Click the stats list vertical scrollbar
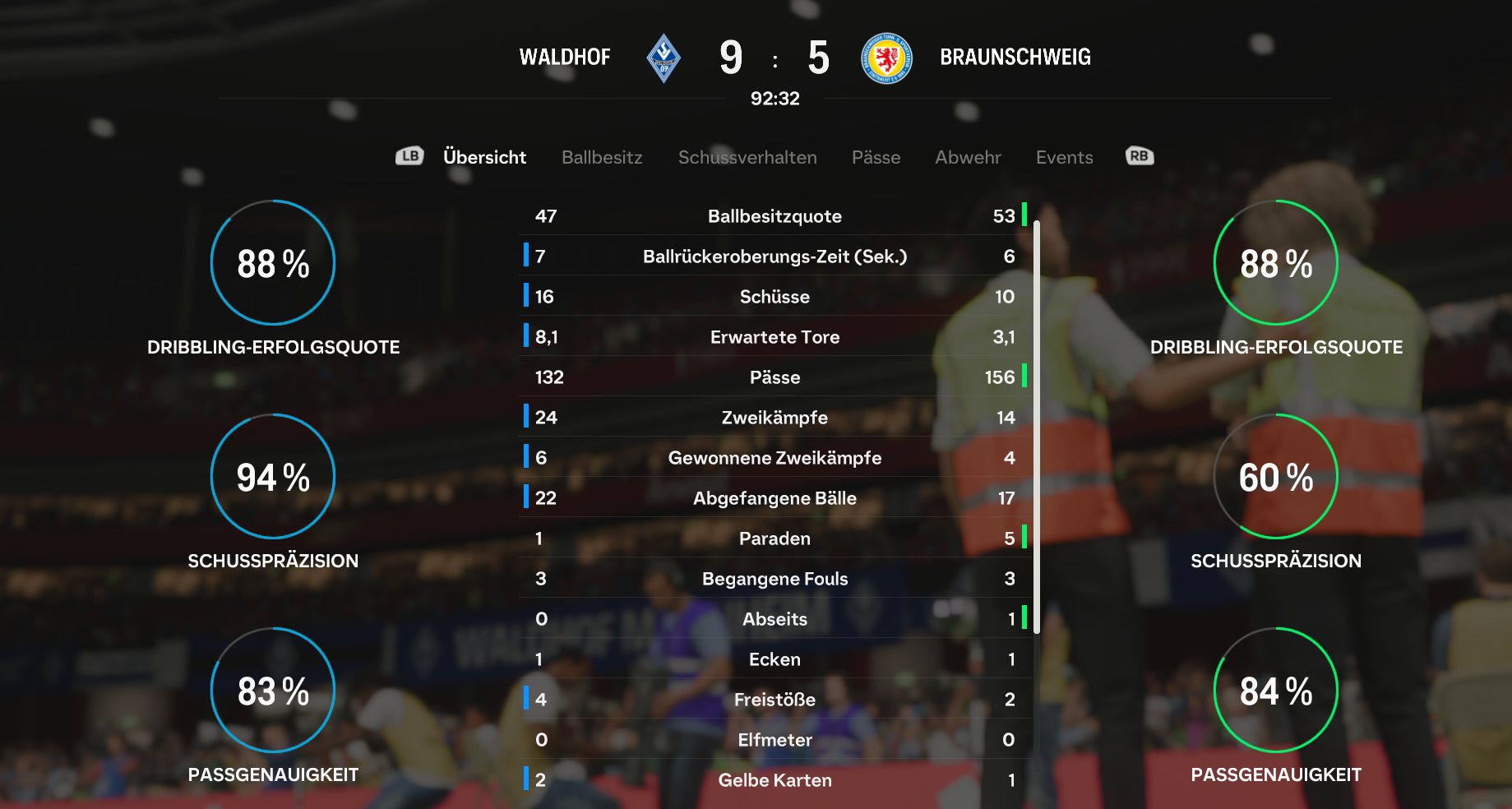1512x809 pixels. click(x=1037, y=426)
